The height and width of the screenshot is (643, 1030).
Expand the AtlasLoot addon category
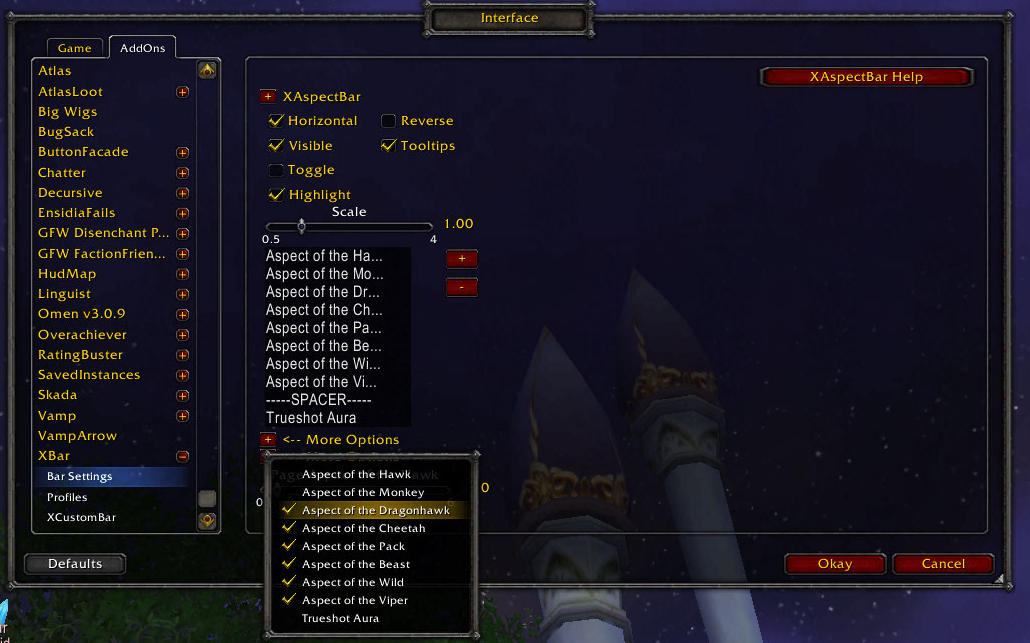[x=182, y=92]
